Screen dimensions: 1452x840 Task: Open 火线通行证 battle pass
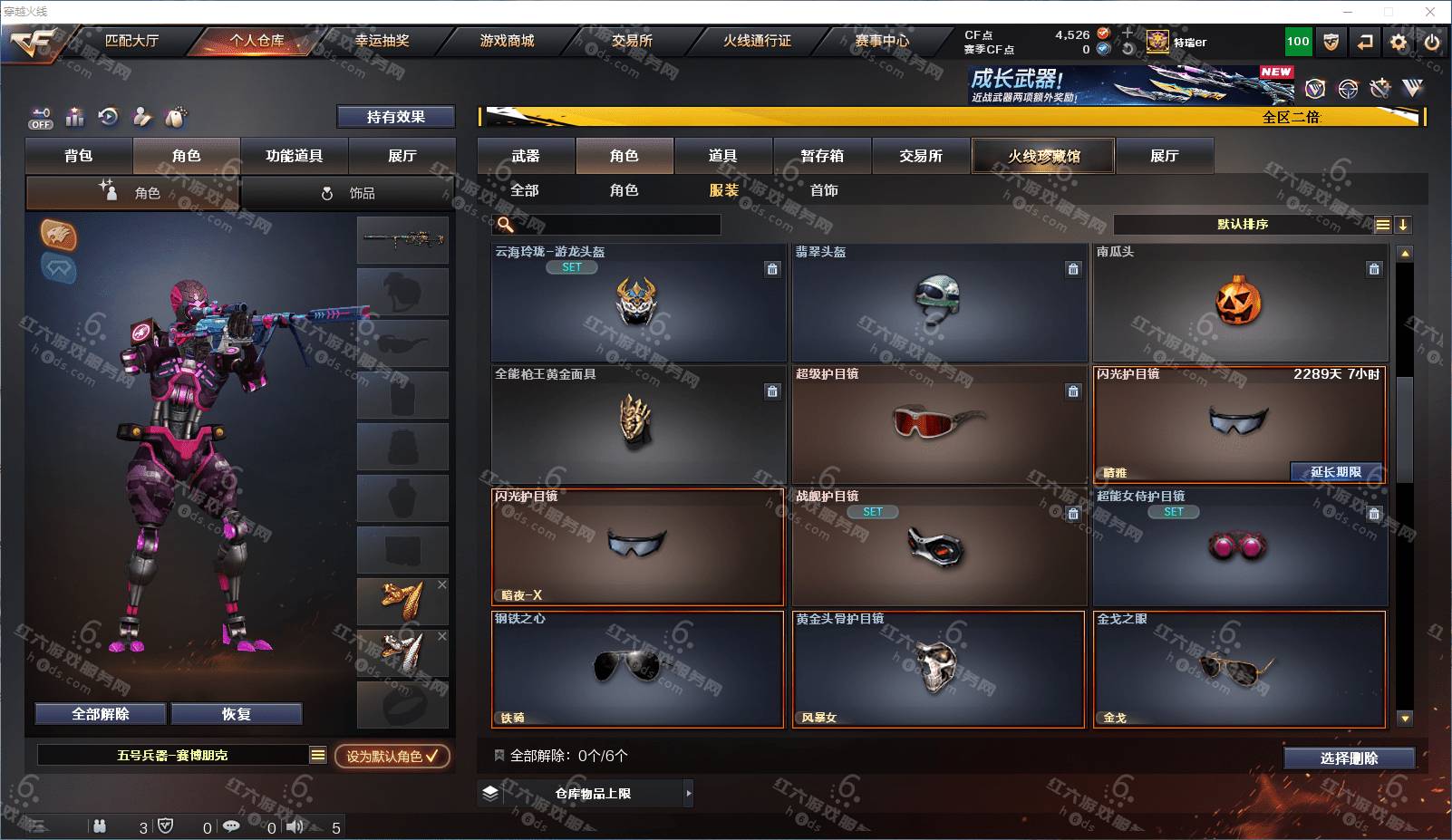[757, 41]
